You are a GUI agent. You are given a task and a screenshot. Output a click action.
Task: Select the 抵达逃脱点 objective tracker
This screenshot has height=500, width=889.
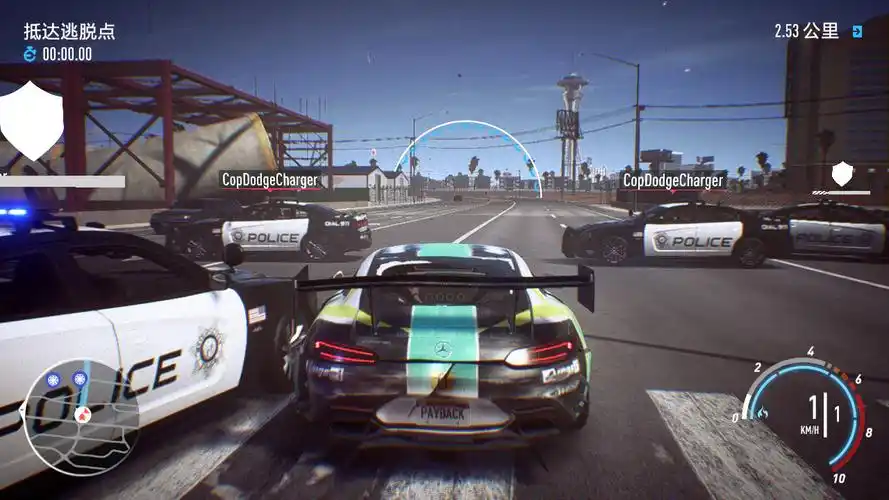(x=70, y=31)
